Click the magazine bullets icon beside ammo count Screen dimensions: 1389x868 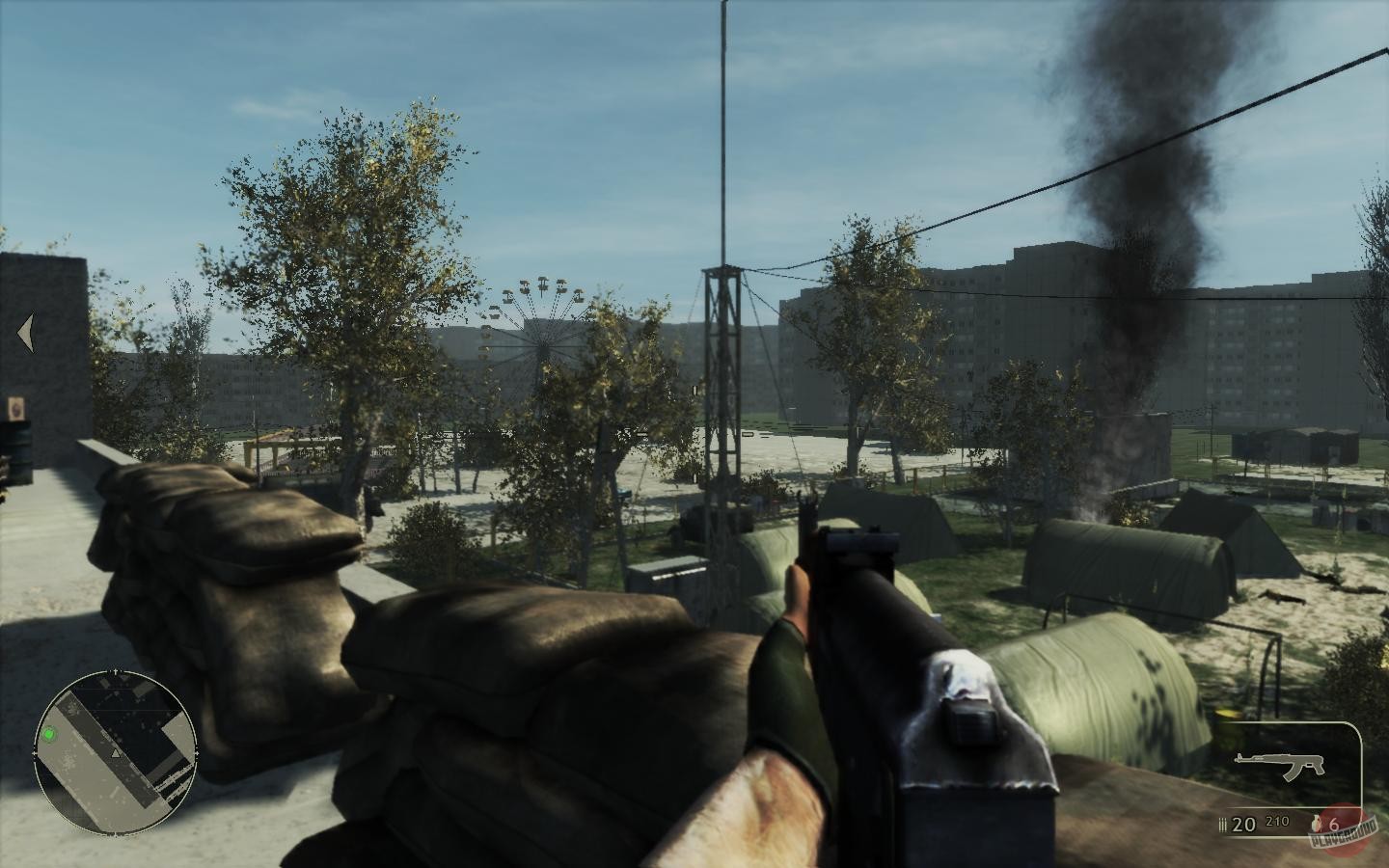click(x=1222, y=824)
